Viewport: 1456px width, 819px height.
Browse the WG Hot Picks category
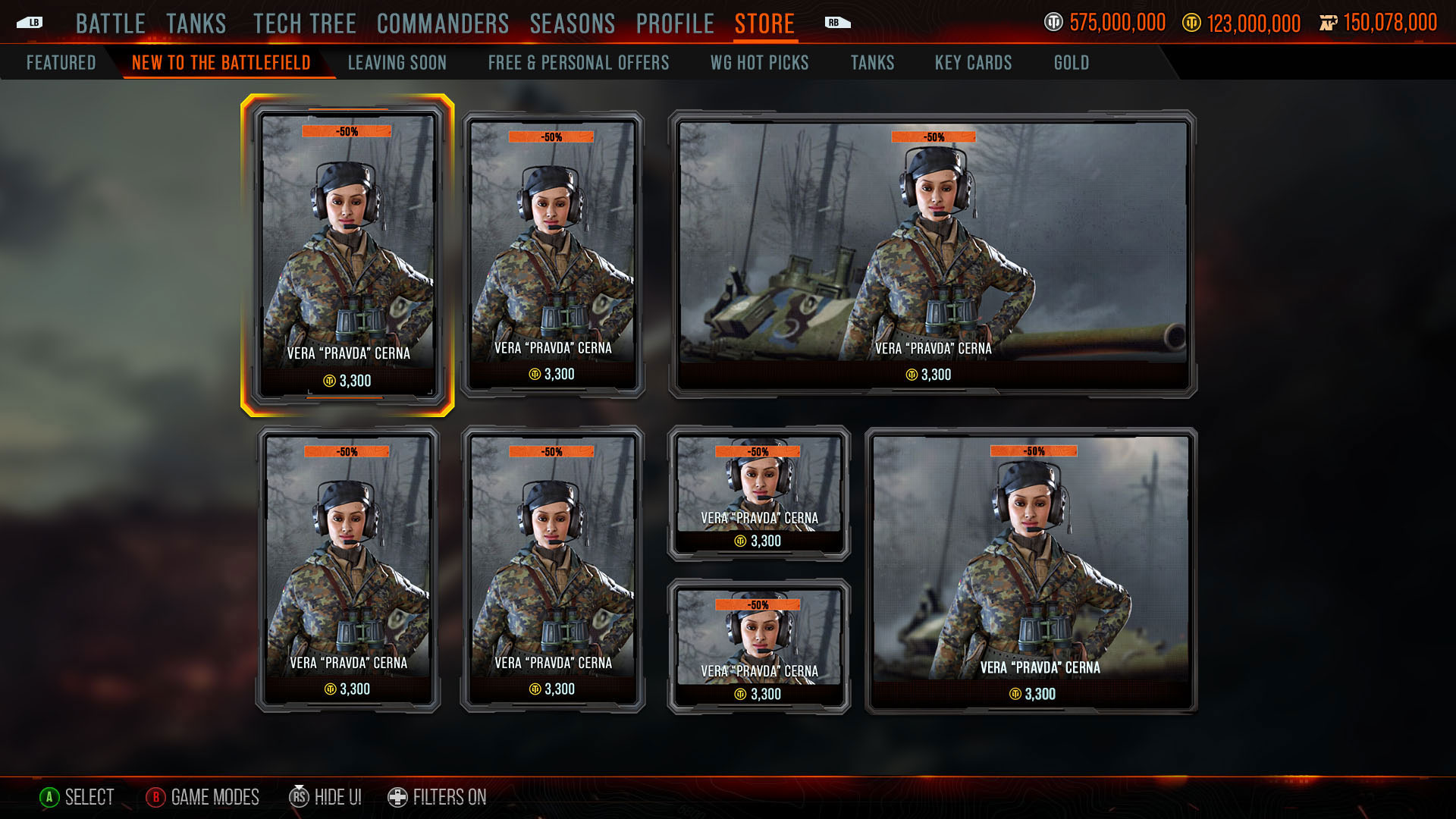pos(759,63)
